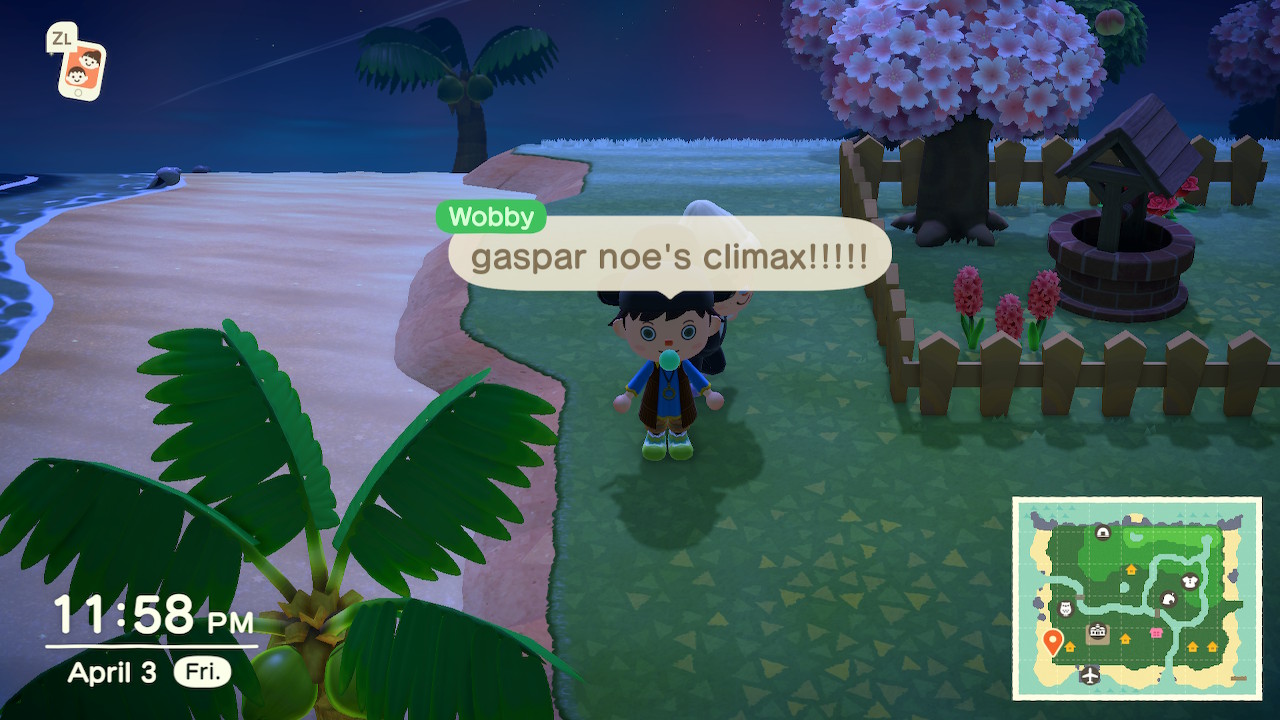The width and height of the screenshot is (1280, 720).
Task: Select the Wobby name tag
Action: pos(491,217)
